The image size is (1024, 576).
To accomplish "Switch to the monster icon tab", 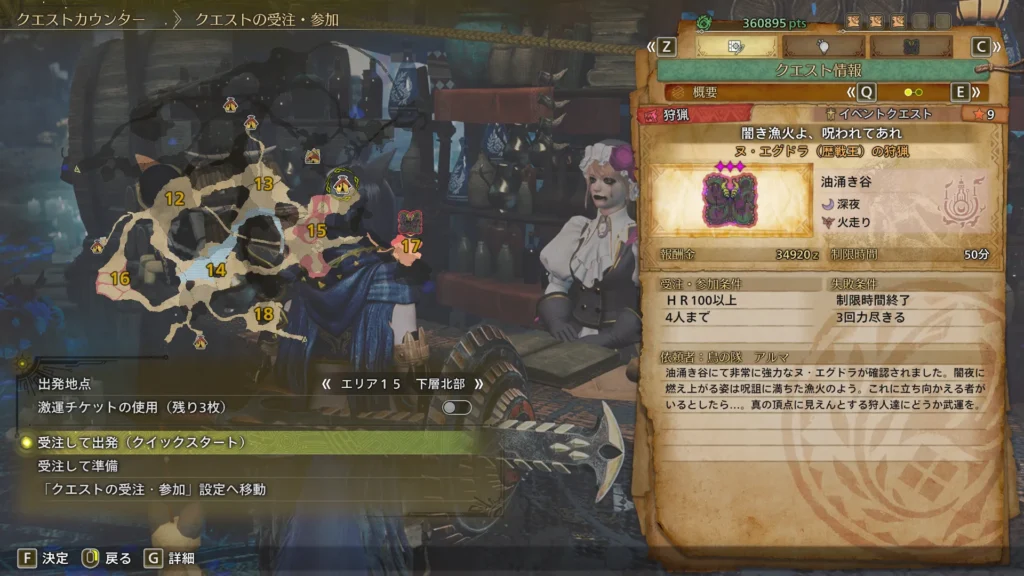I will point(910,46).
